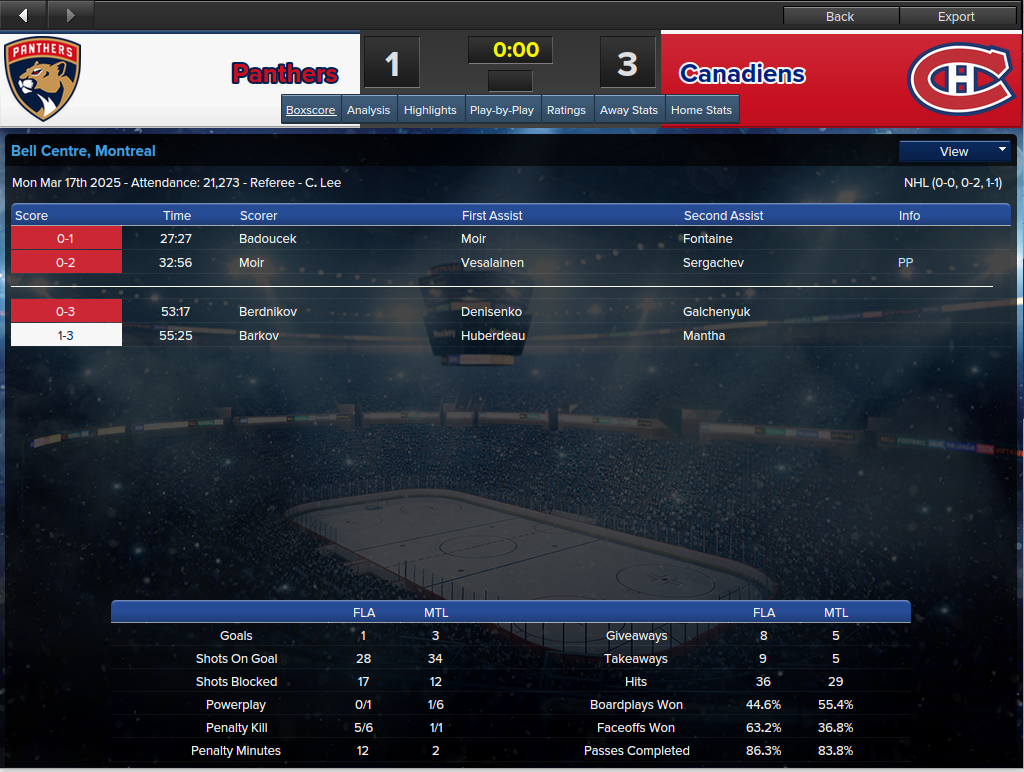Select Sergachev in the second assist column
This screenshot has height=772, width=1024.
713,263
